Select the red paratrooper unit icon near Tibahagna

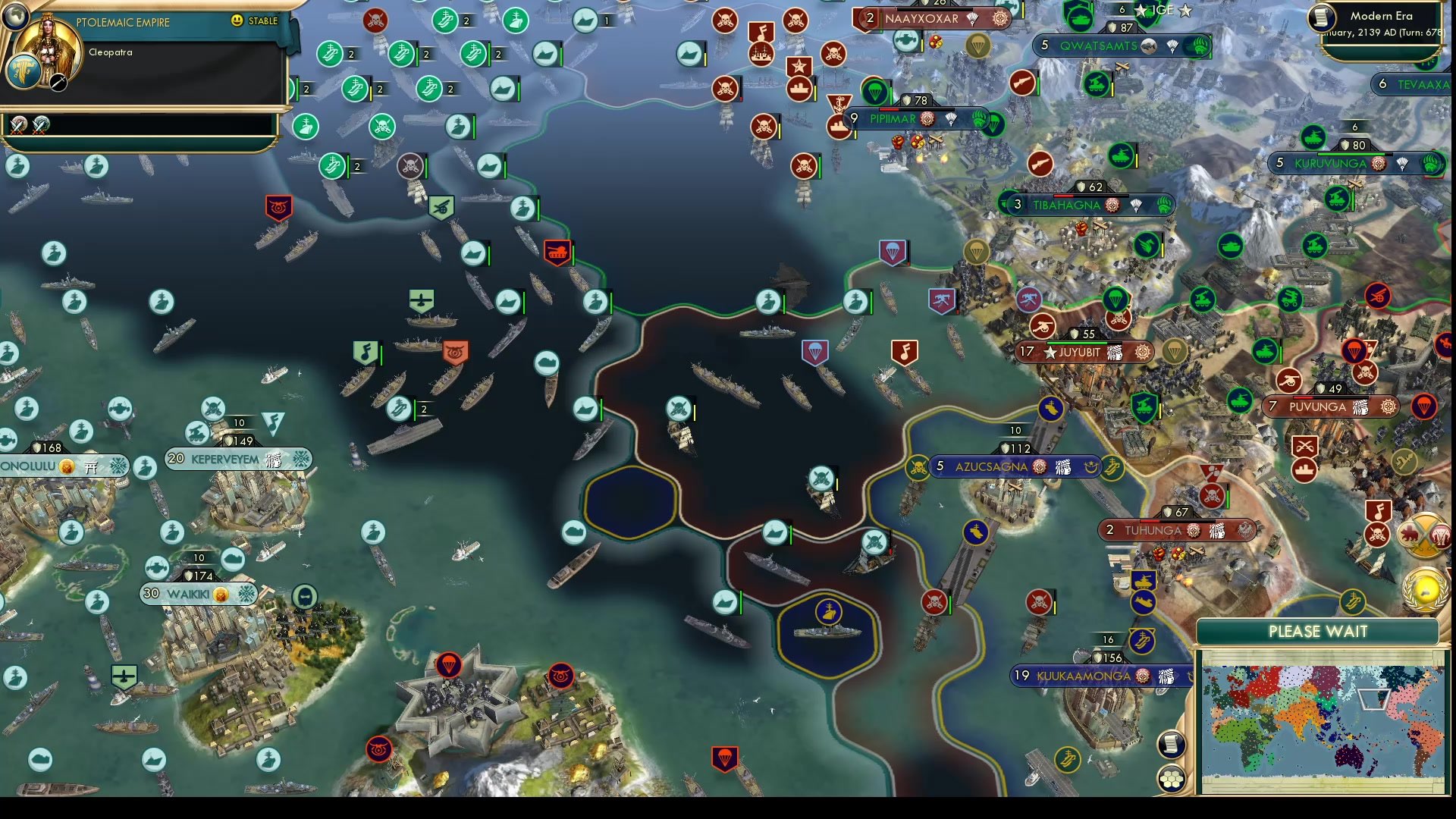click(892, 249)
